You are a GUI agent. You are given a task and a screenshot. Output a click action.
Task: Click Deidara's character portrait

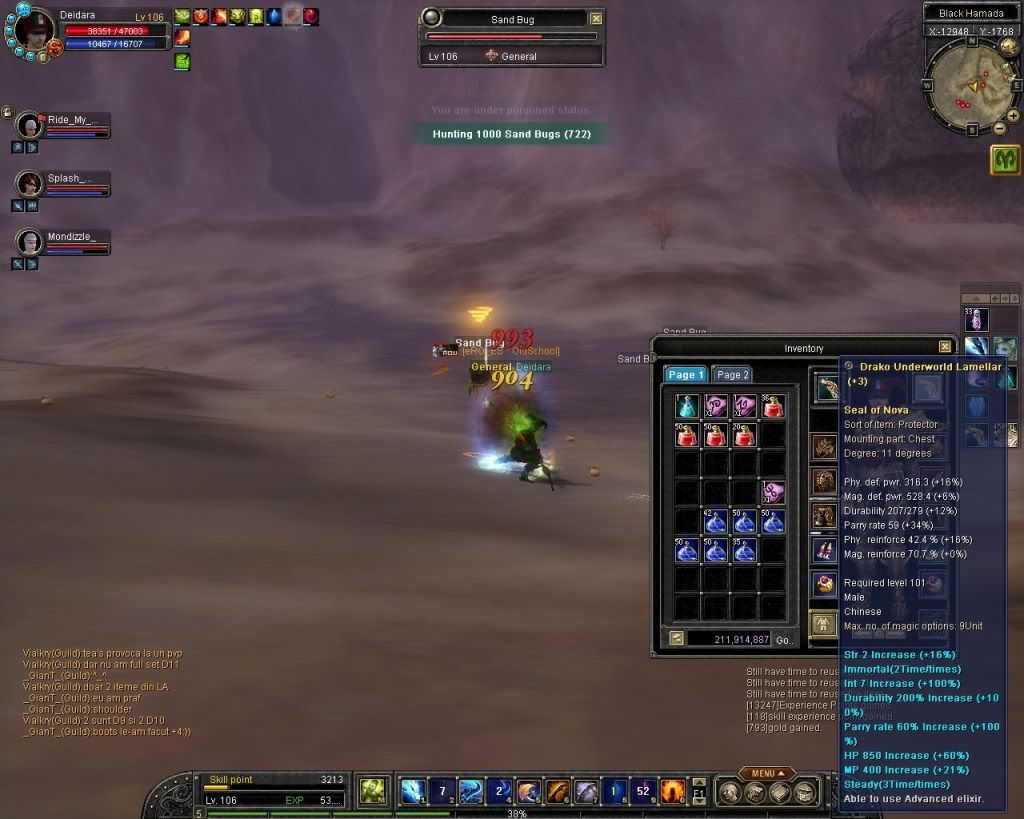coord(35,30)
